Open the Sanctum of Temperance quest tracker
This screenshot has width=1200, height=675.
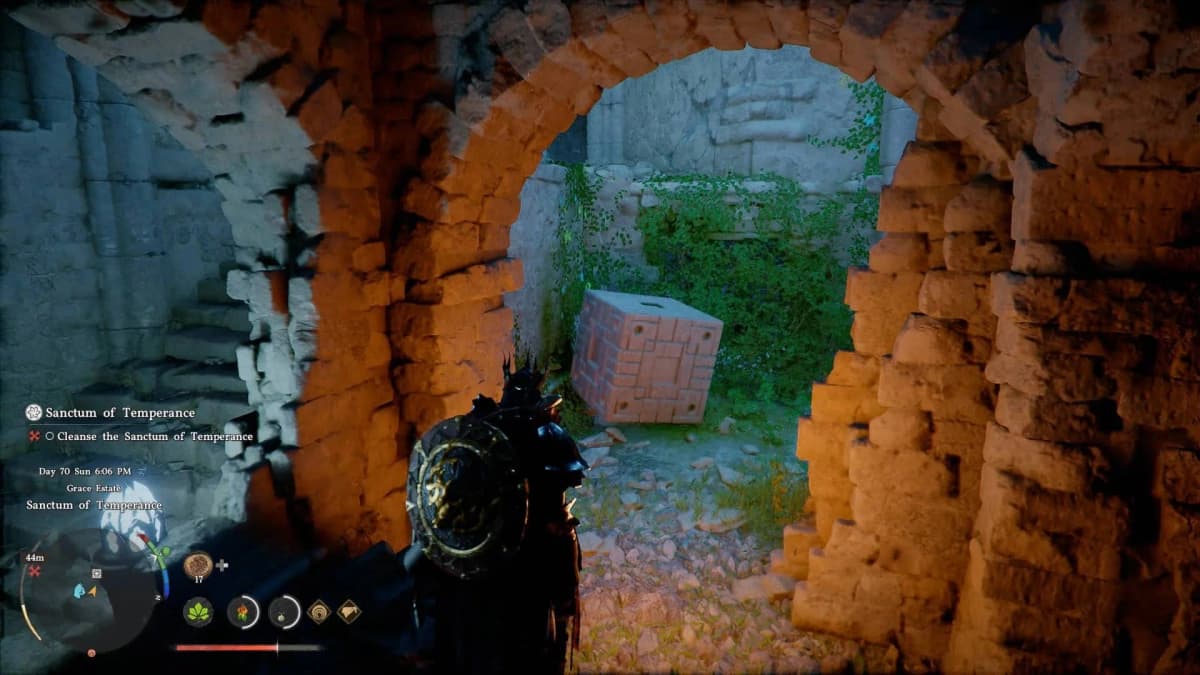pos(110,413)
